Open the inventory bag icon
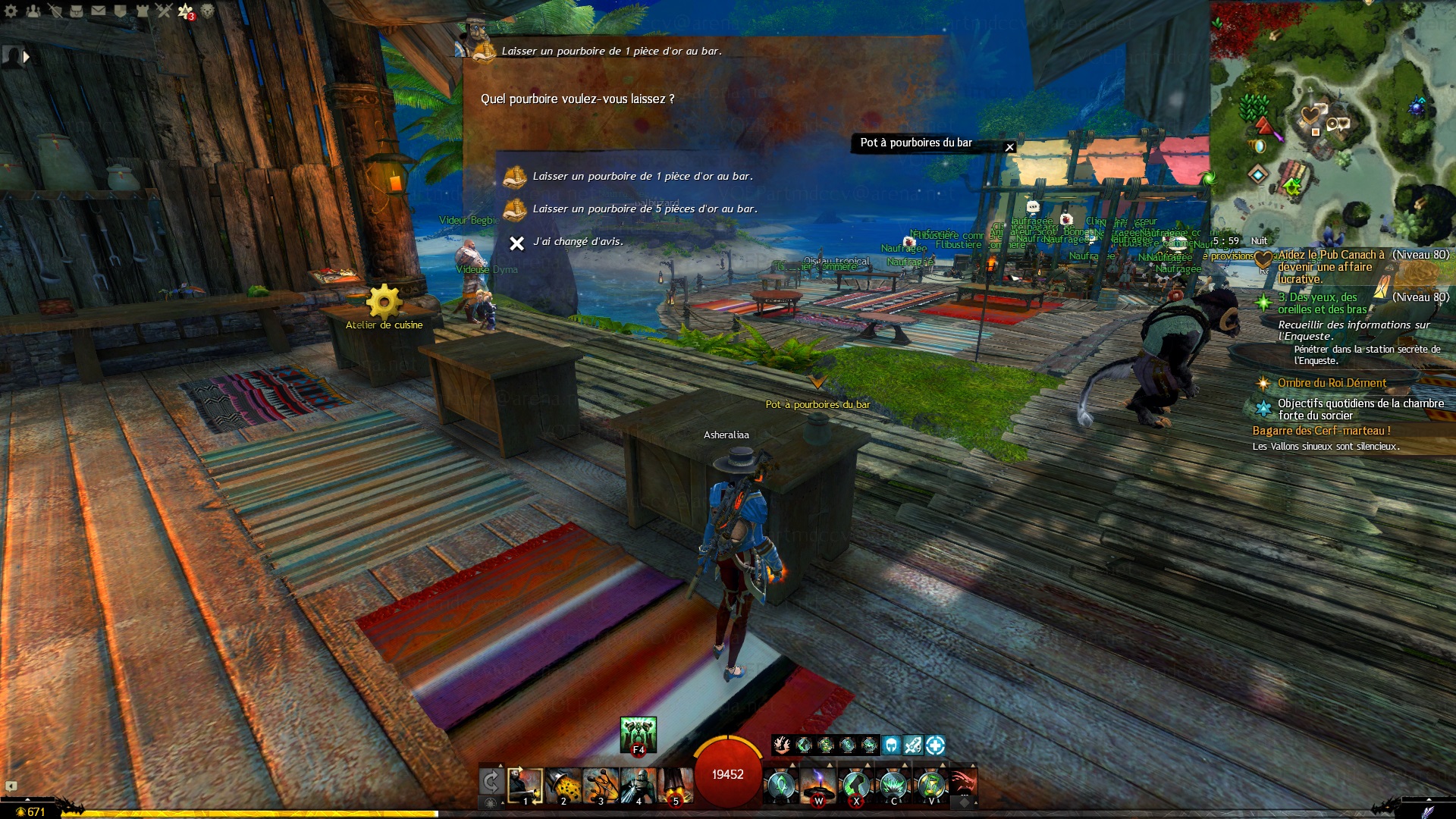The height and width of the screenshot is (819, 1456). click(77, 11)
